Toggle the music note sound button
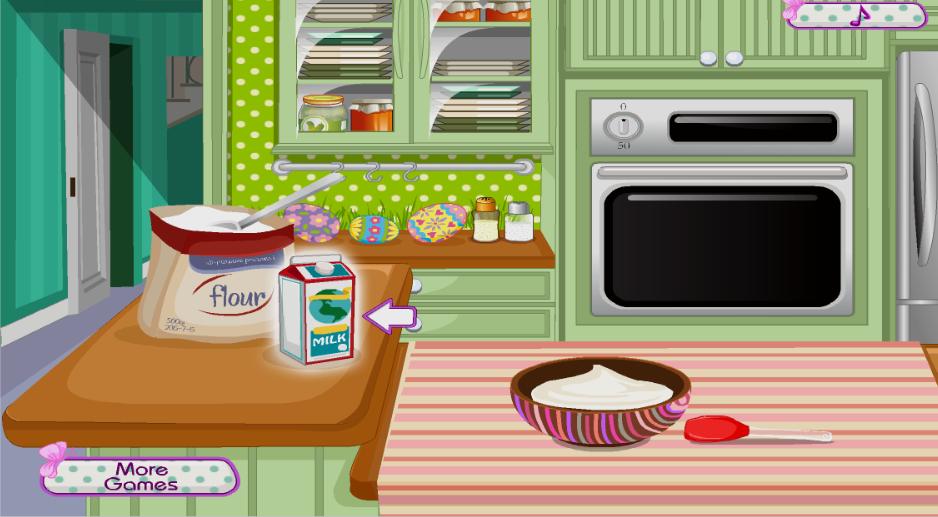938x517 pixels. click(x=858, y=14)
